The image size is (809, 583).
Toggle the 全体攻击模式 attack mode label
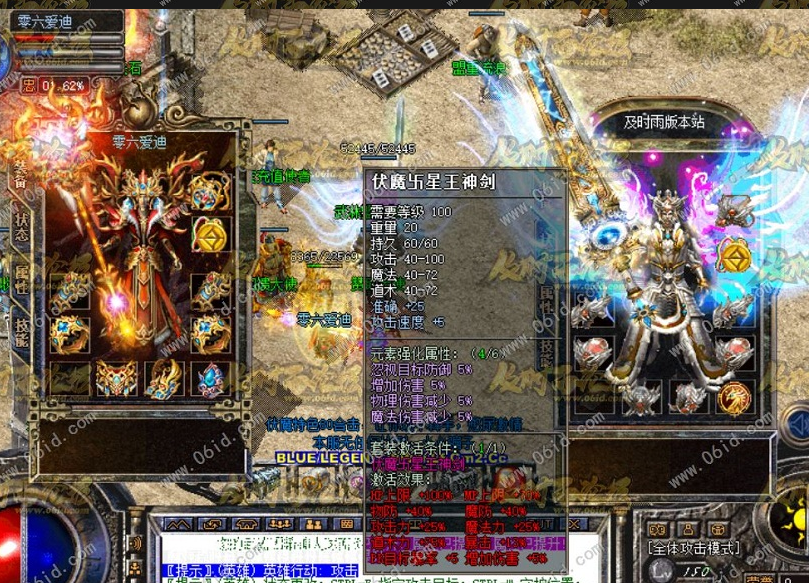(x=693, y=548)
